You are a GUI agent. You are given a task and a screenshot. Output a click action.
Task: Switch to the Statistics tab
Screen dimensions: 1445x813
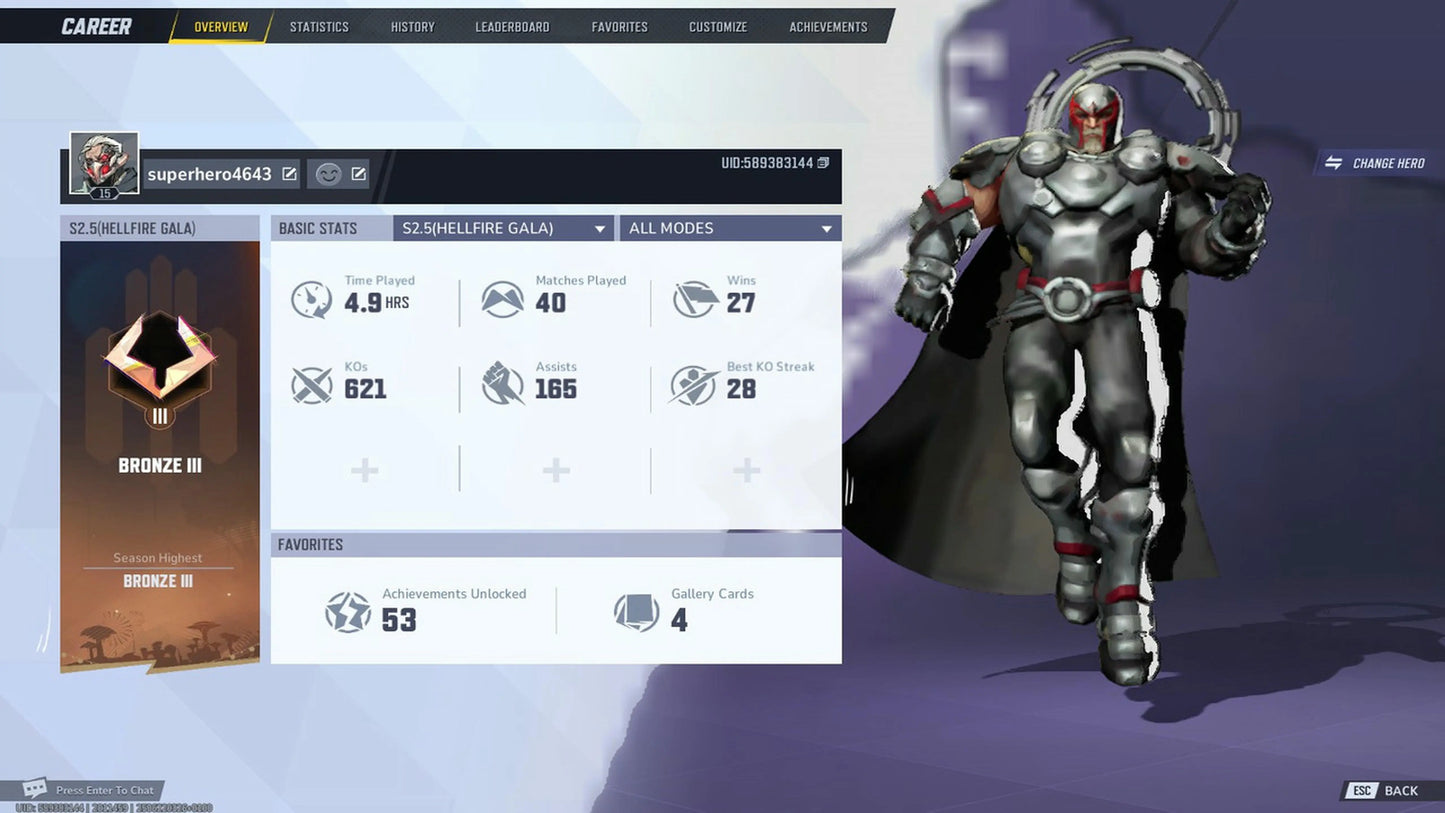[319, 26]
